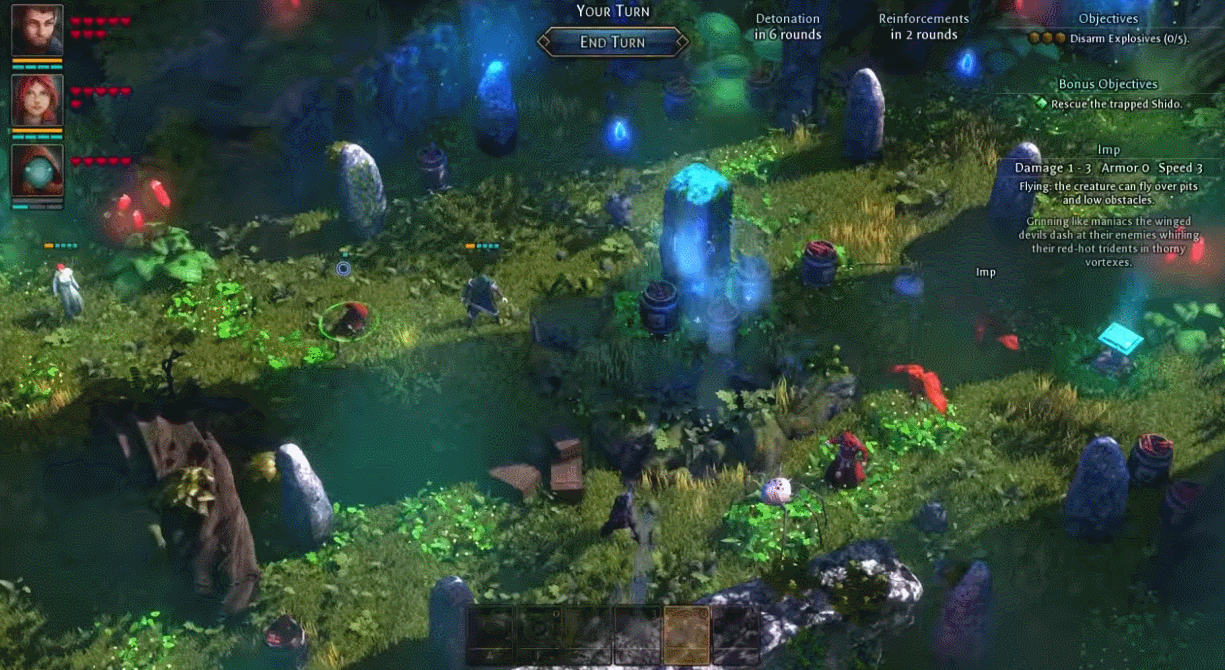Pick the hooded orb-faced hero portrait
This screenshot has width=1225, height=670.
tap(37, 171)
